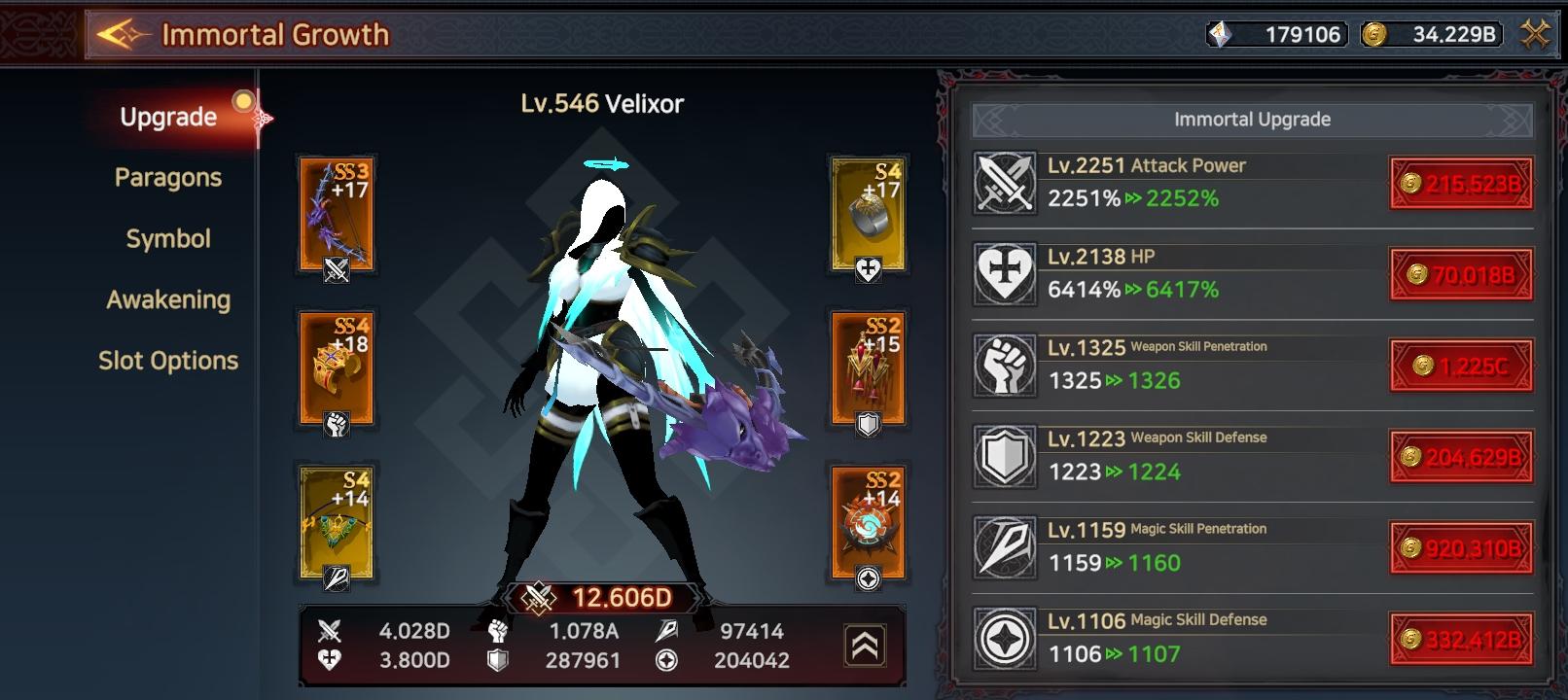Open the Slot Options tab

pos(168,362)
